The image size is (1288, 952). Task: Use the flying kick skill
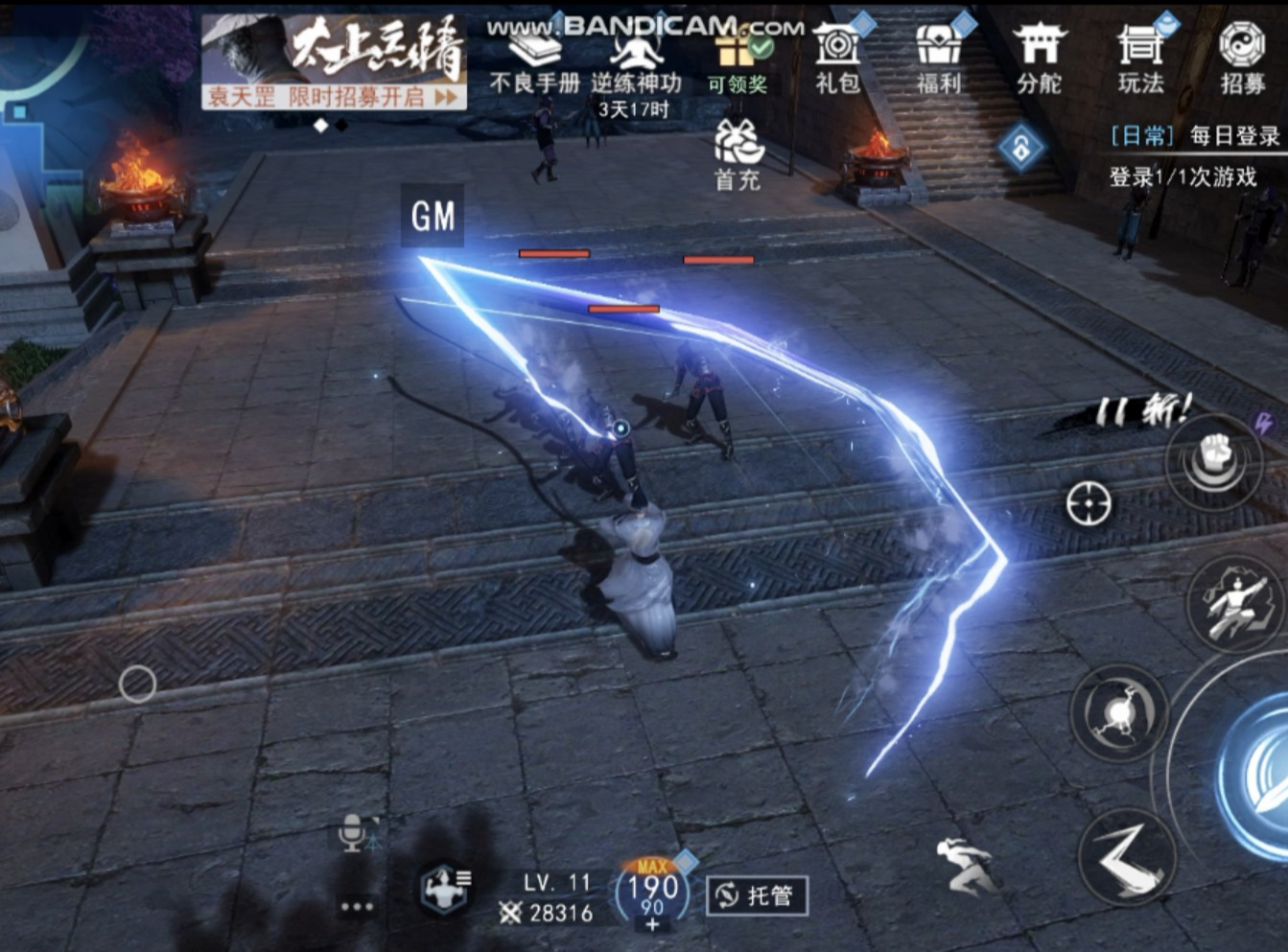click(1235, 606)
